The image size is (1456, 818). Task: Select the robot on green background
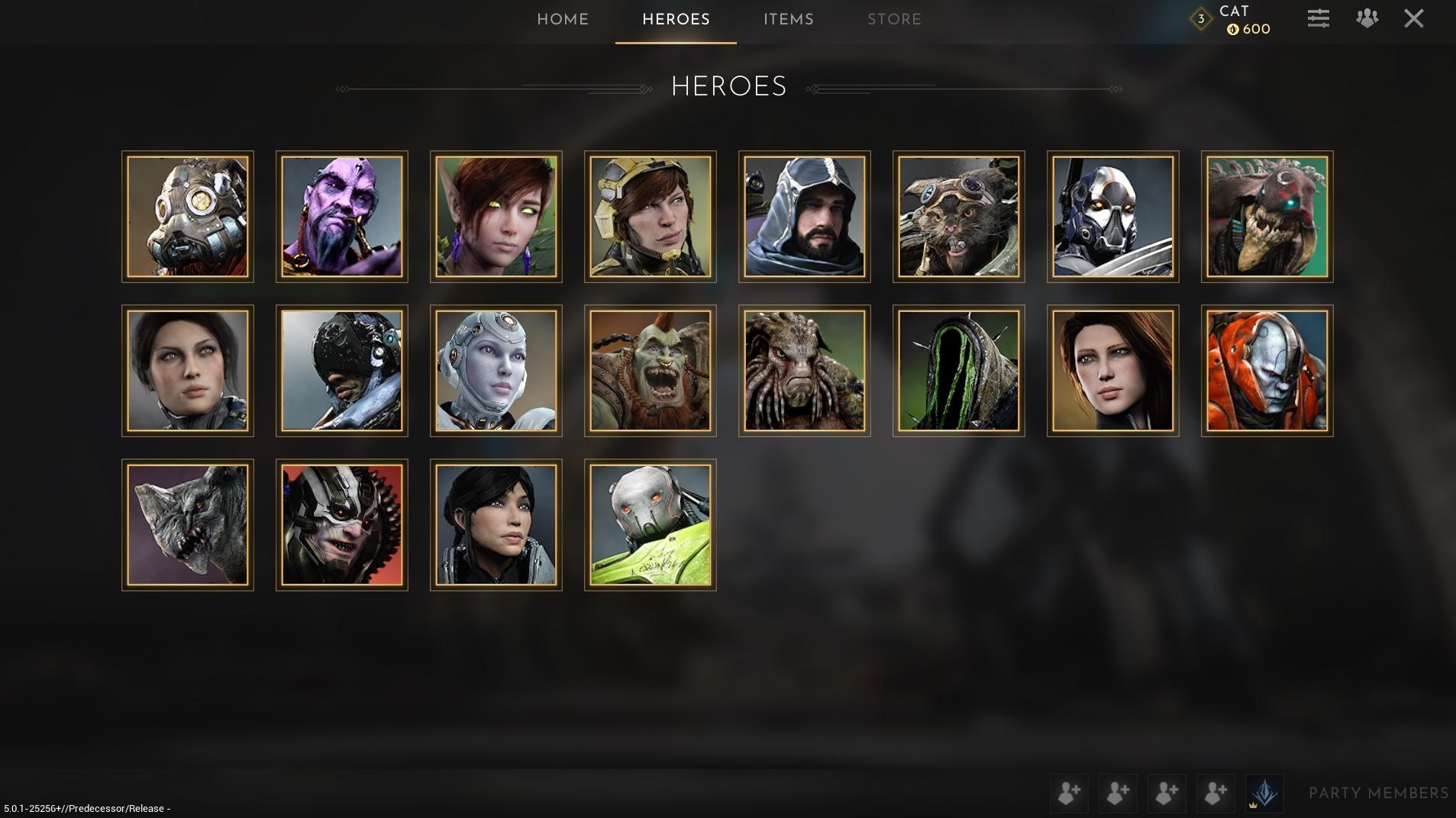point(651,525)
